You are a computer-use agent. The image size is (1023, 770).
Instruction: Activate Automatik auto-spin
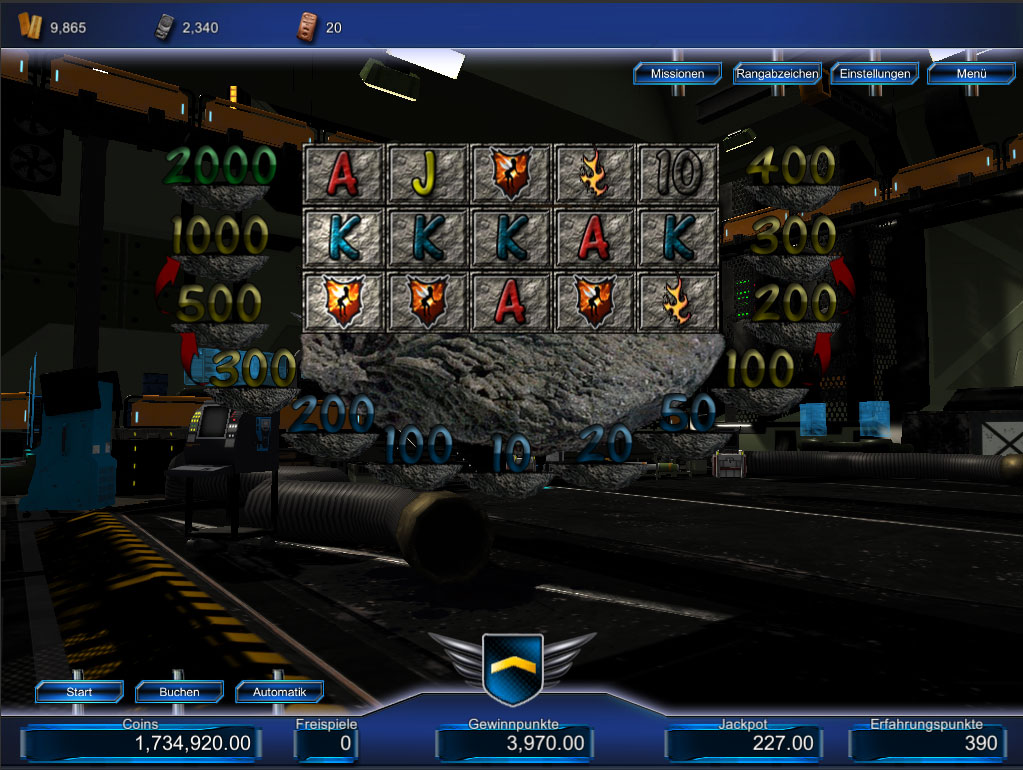pos(280,691)
